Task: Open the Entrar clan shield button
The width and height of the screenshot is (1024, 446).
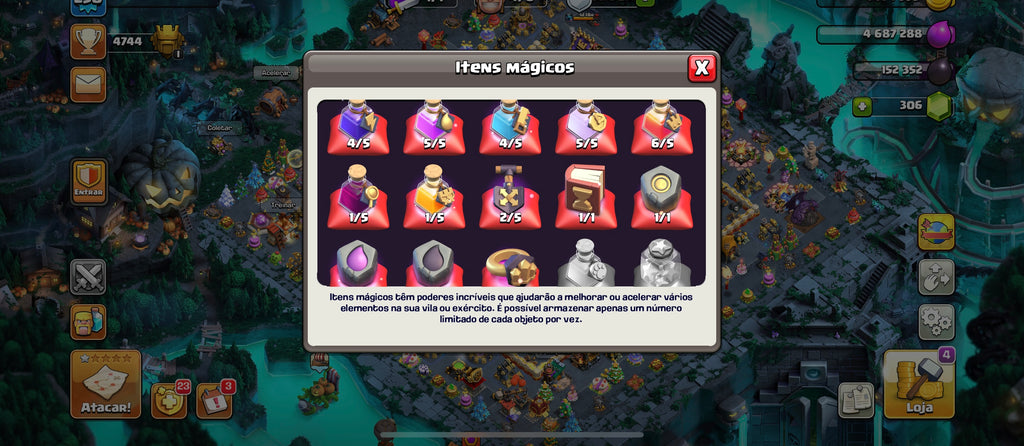Action: (88, 182)
